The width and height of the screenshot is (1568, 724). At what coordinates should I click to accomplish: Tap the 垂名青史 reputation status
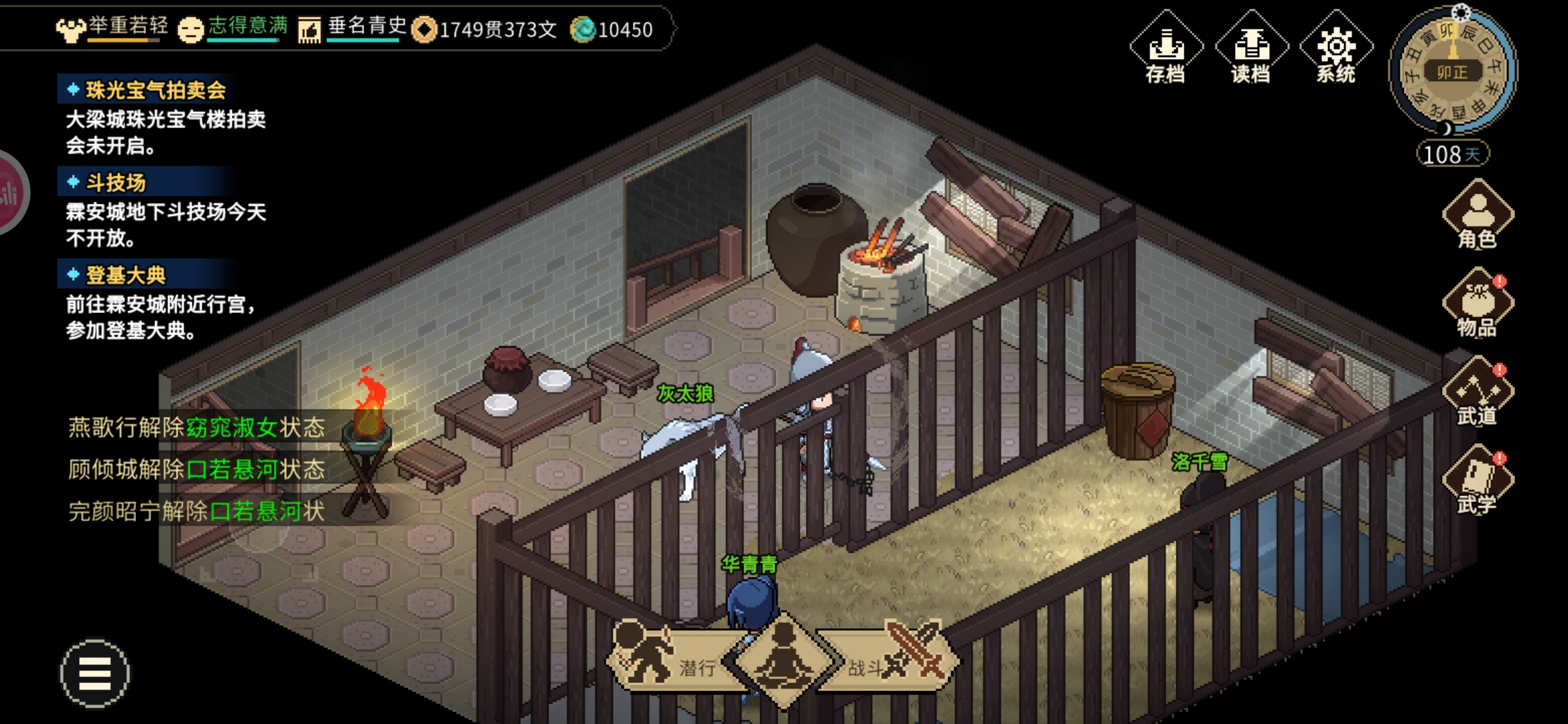click(x=353, y=28)
